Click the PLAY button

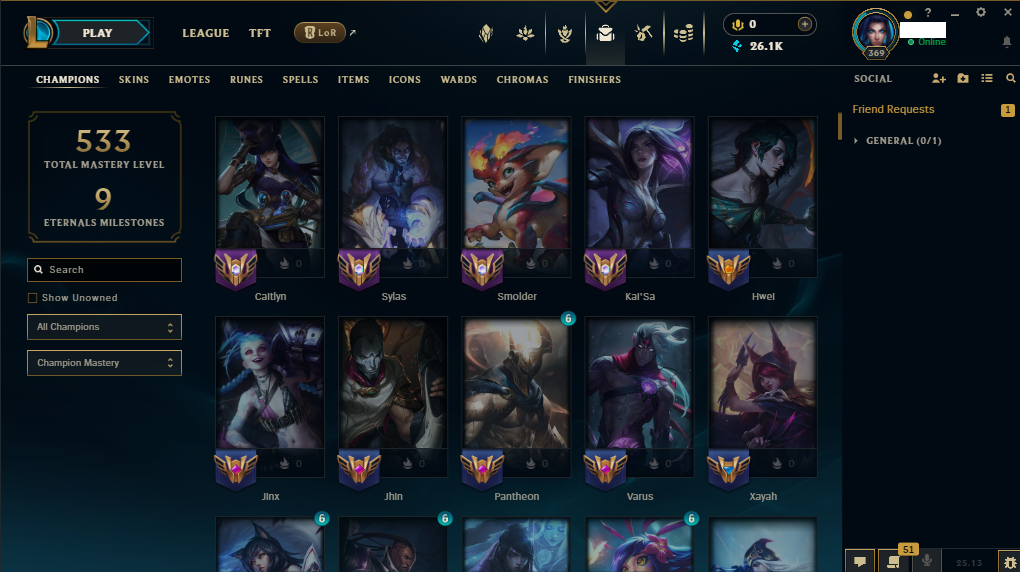click(98, 33)
